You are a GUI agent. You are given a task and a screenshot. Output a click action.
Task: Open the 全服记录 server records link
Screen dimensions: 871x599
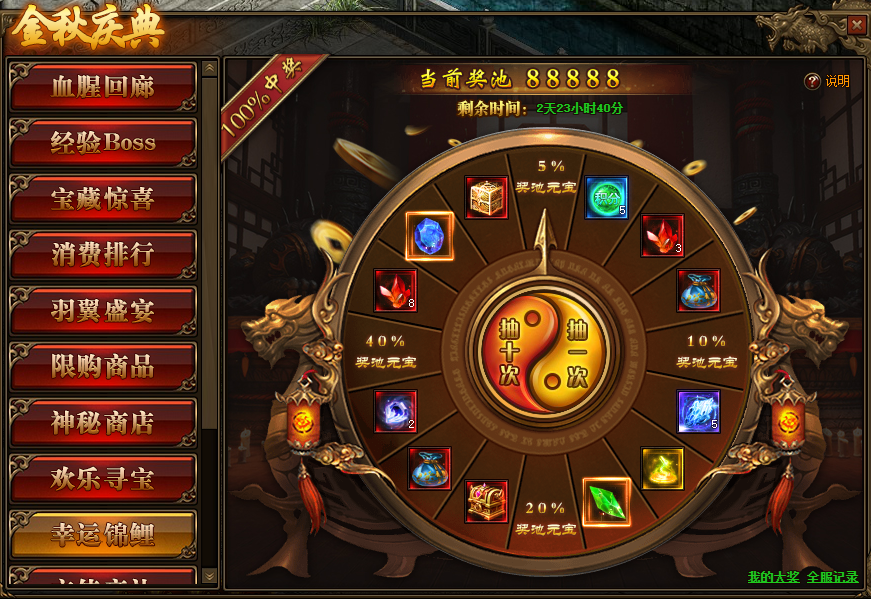coord(832,577)
